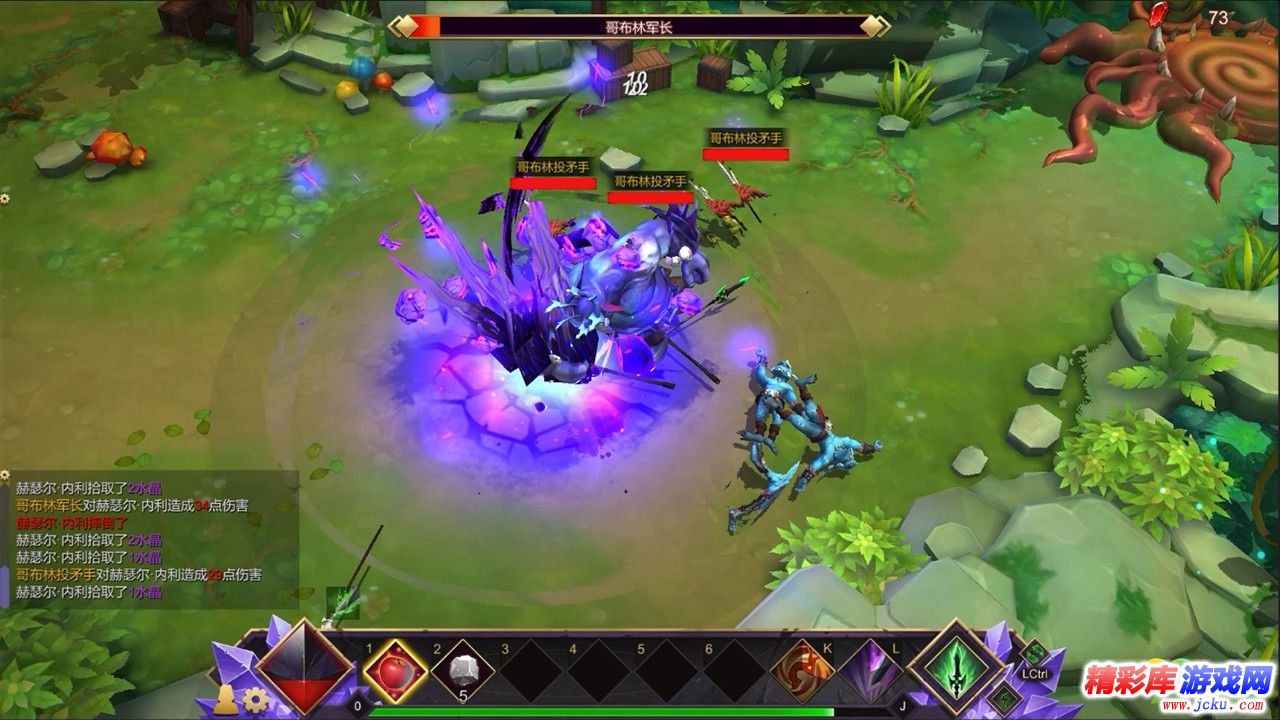
Task: Select the grey stone item in slot 2
Action: tap(463, 670)
